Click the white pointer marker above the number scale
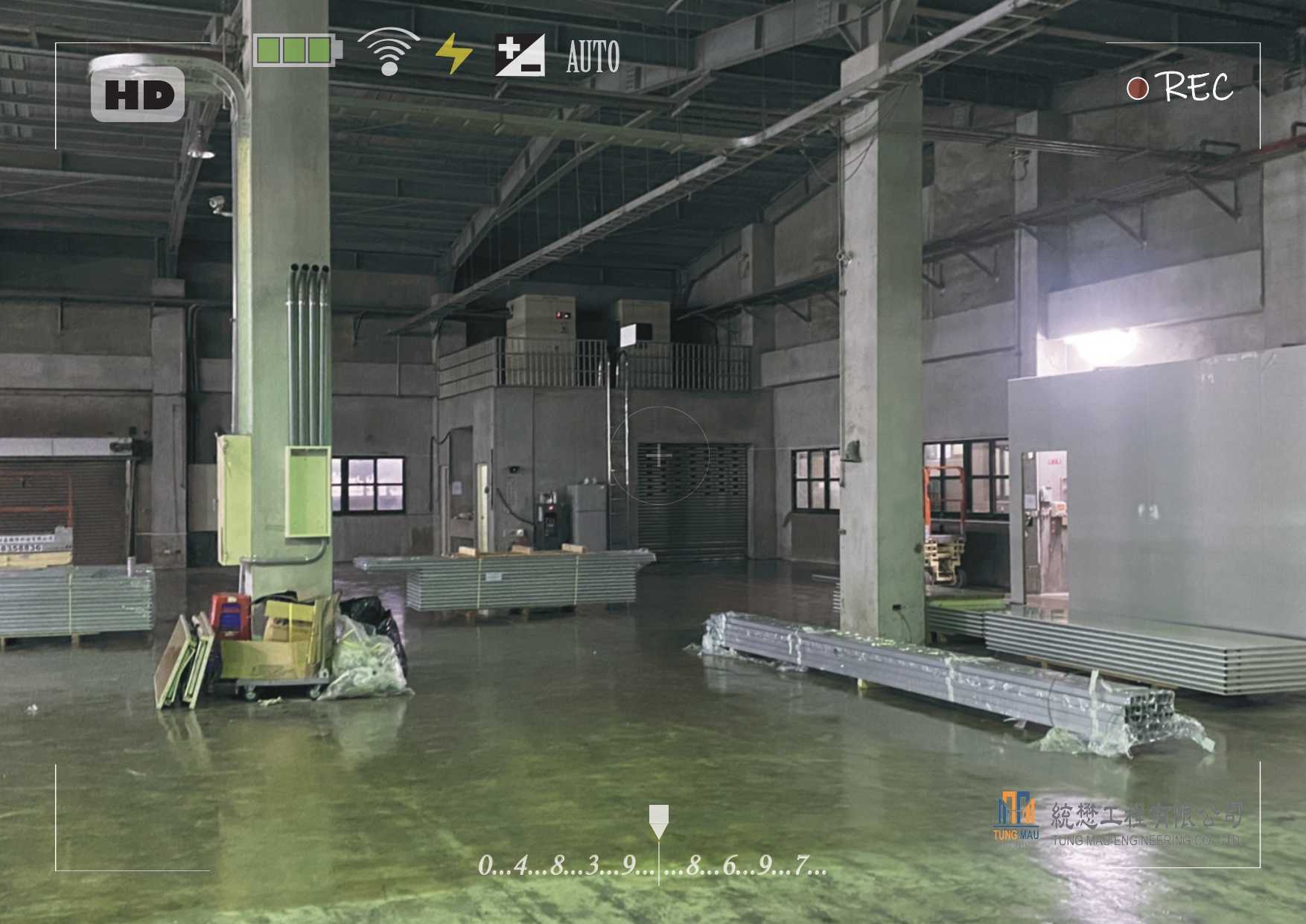Screen dimensions: 1306x924 (658, 821)
